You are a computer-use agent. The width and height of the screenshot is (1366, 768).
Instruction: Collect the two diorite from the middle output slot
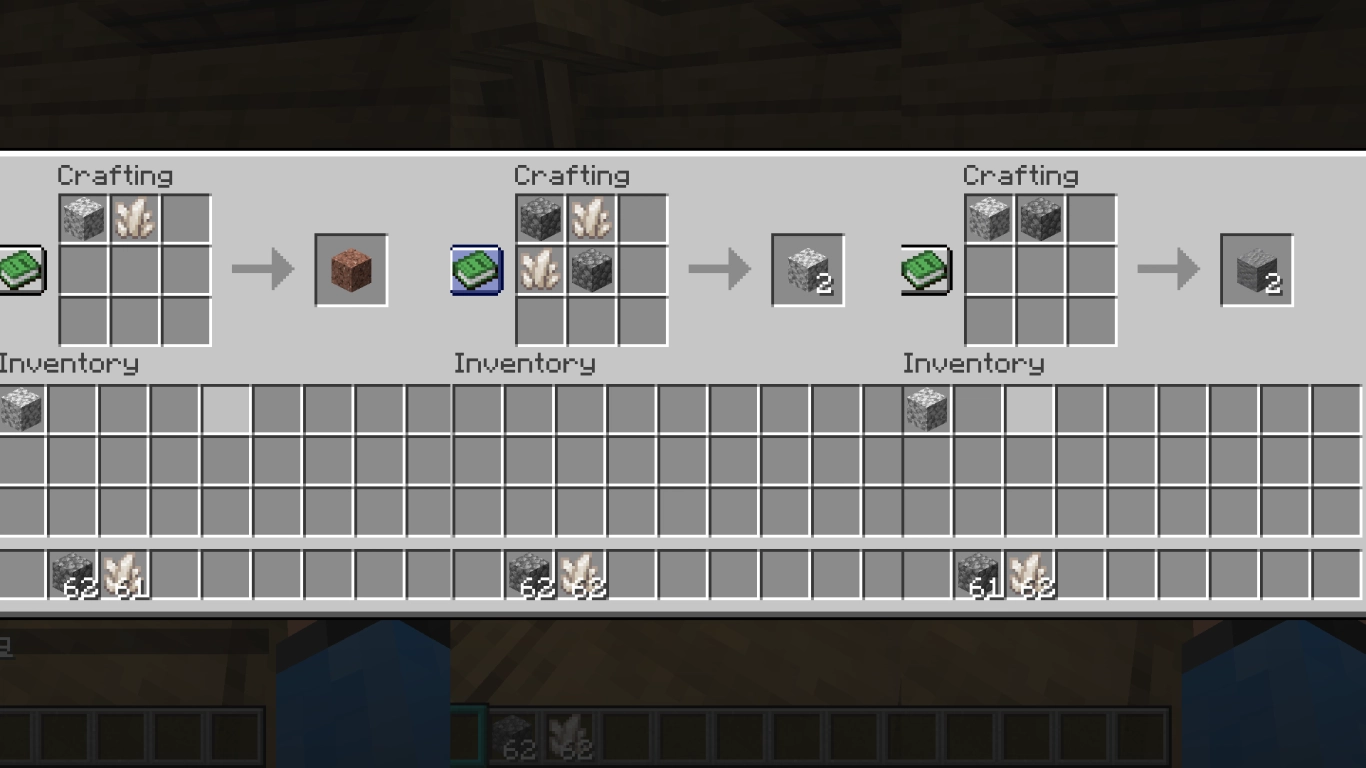tap(806, 269)
